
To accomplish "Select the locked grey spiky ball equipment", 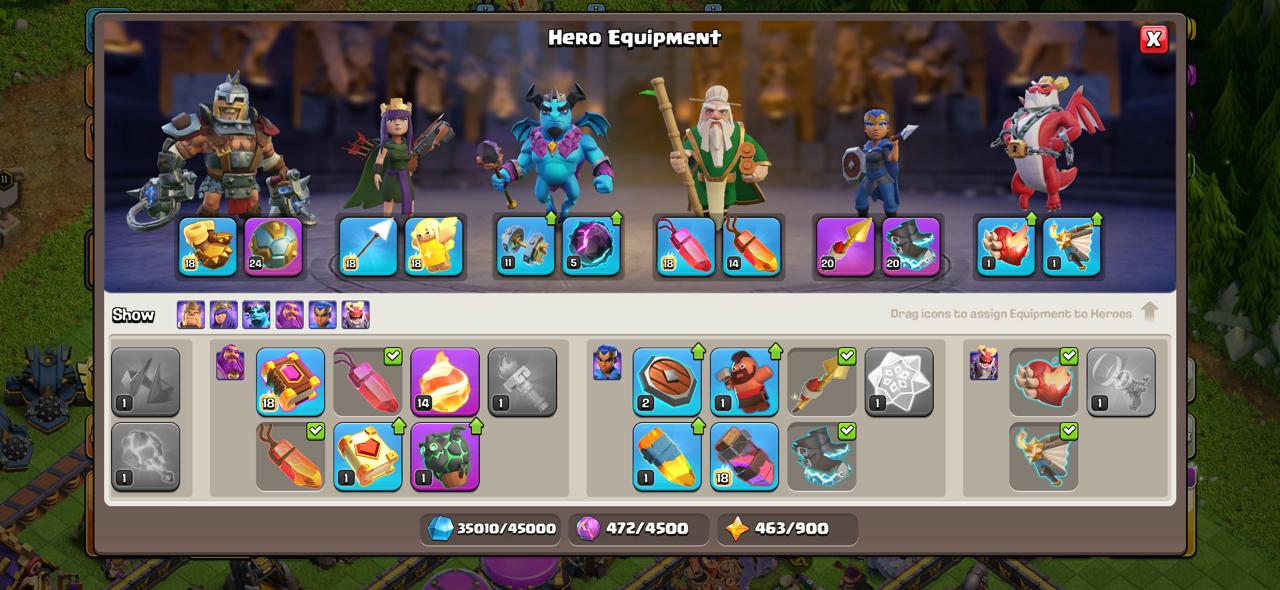I will point(145,456).
